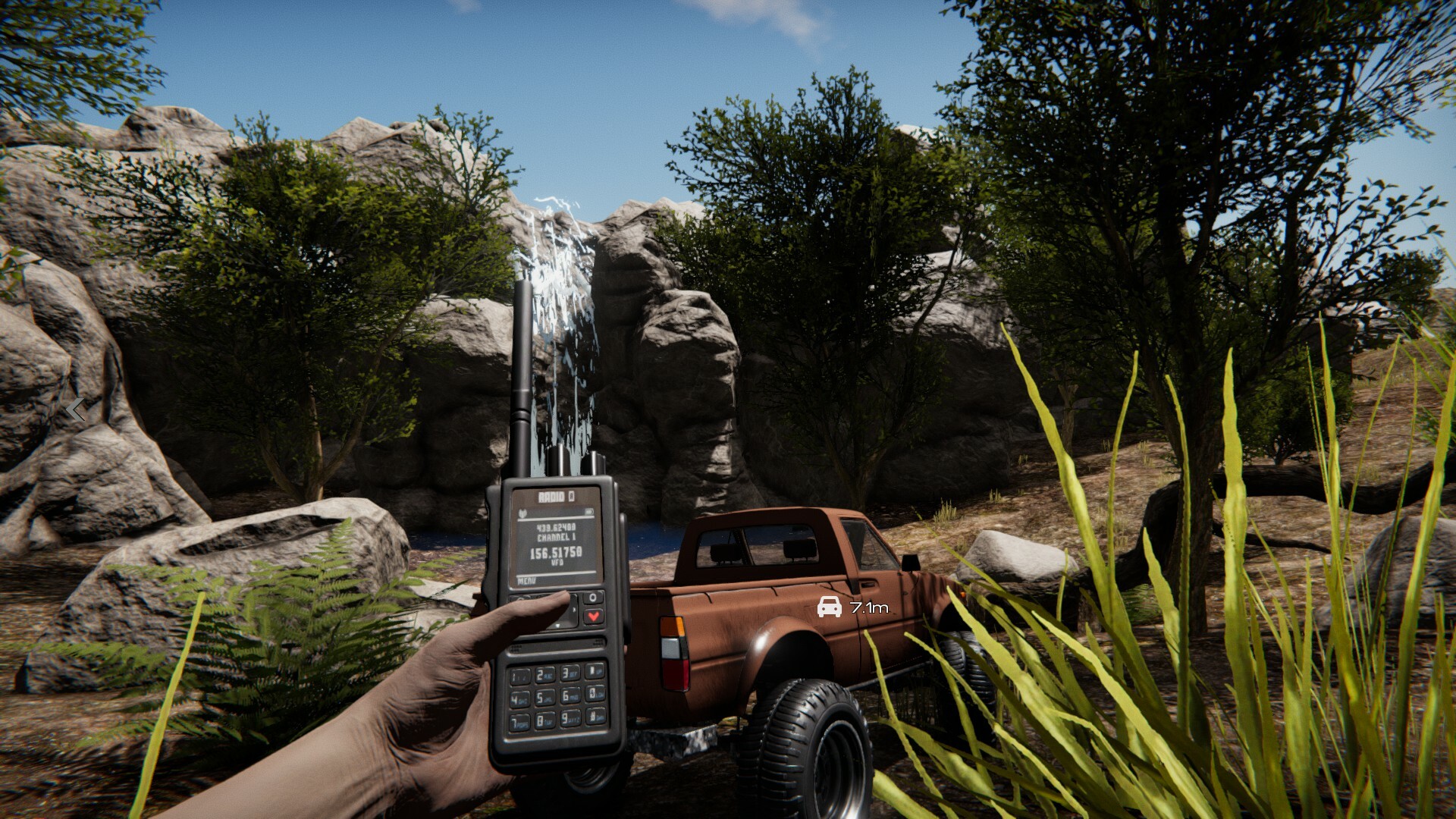Click the left chevron previous arrow
The width and height of the screenshot is (1456, 819).
[75, 409]
